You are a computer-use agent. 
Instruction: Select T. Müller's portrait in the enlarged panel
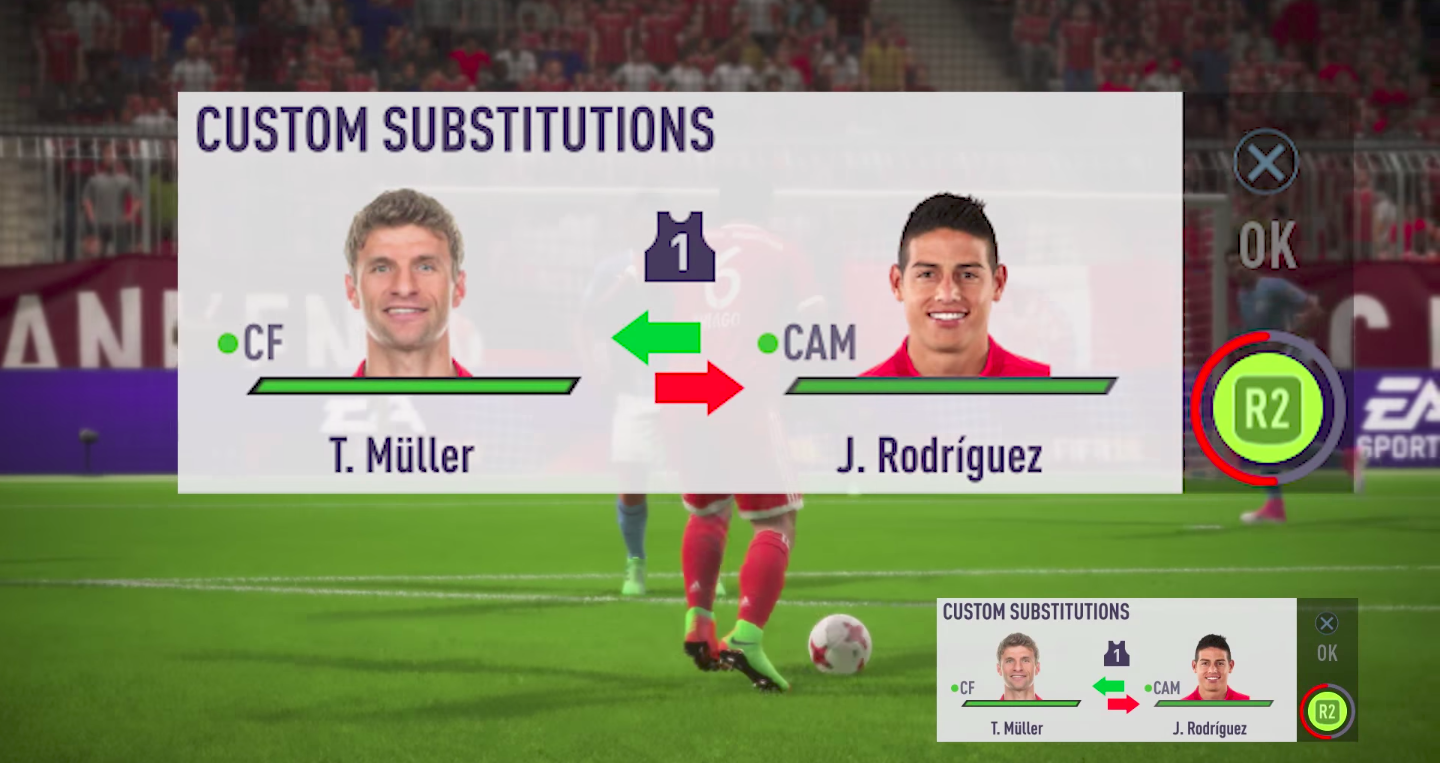tap(405, 283)
